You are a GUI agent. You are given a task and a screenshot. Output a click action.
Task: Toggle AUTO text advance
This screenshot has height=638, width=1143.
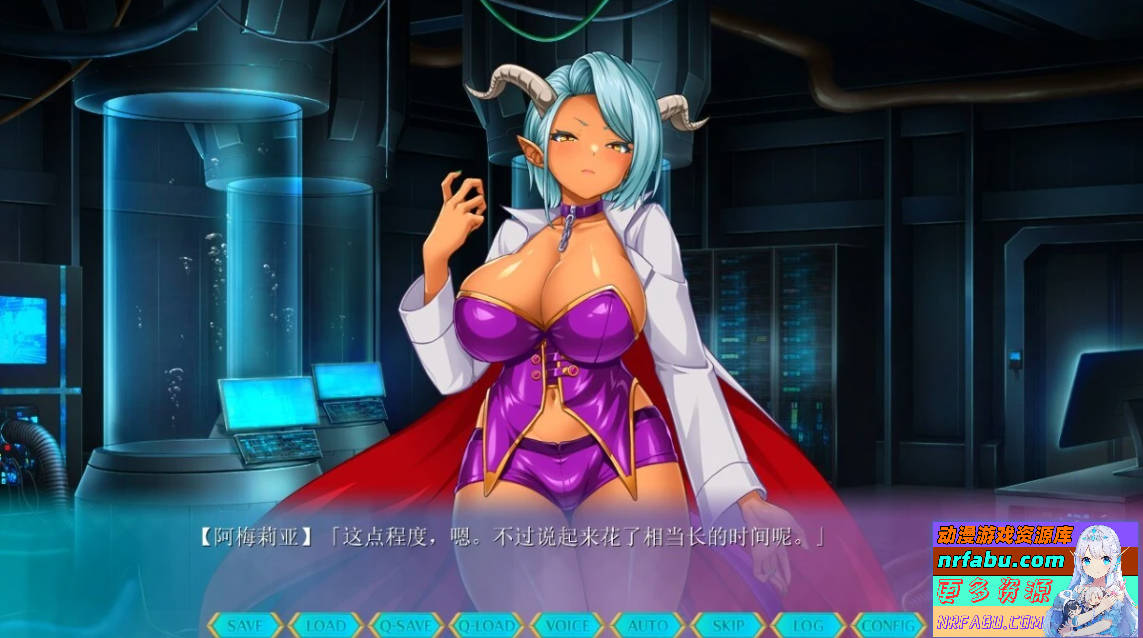(x=648, y=626)
